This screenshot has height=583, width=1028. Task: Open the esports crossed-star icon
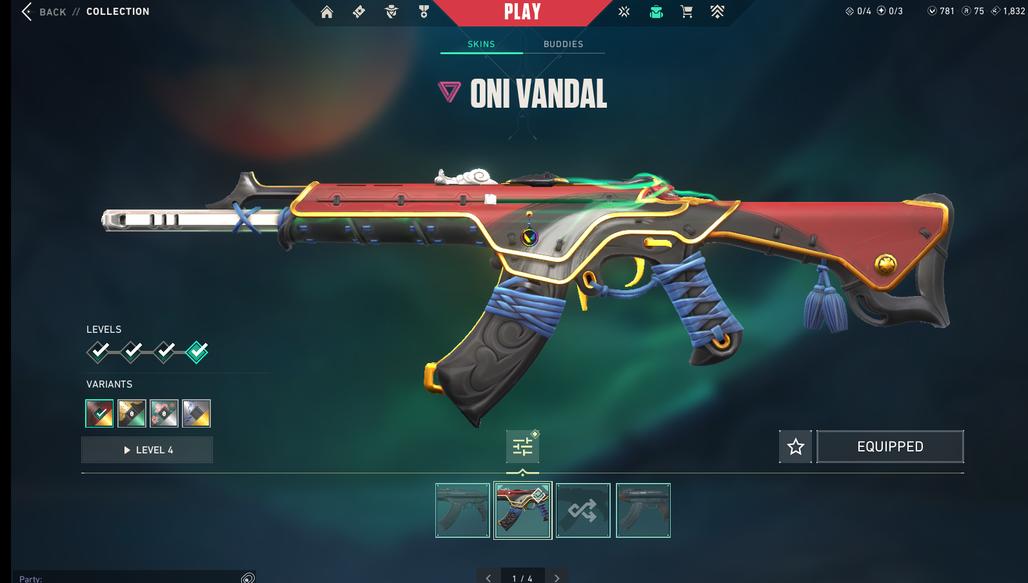click(x=623, y=12)
